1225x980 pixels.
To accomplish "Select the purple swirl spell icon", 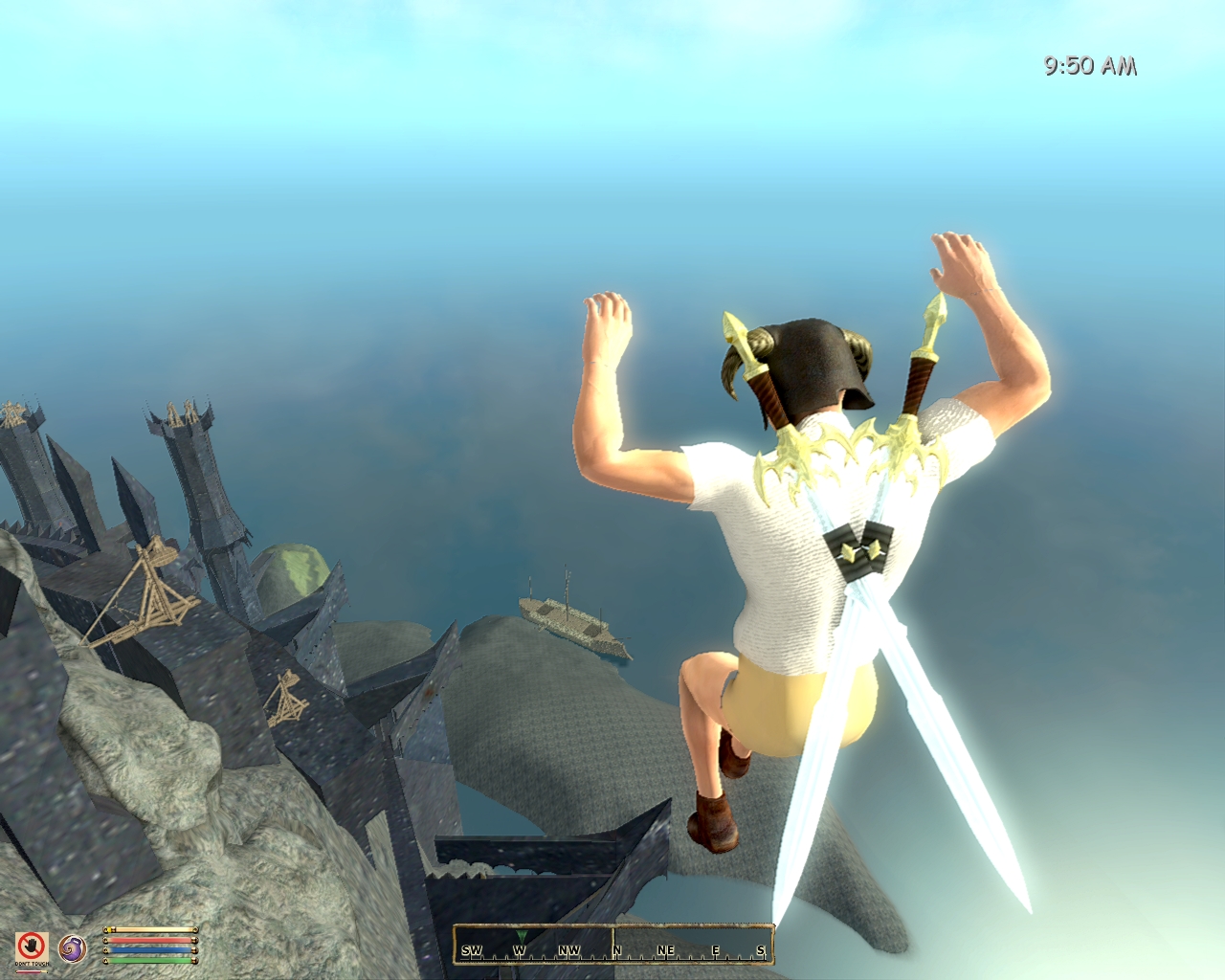I will pos(71,948).
